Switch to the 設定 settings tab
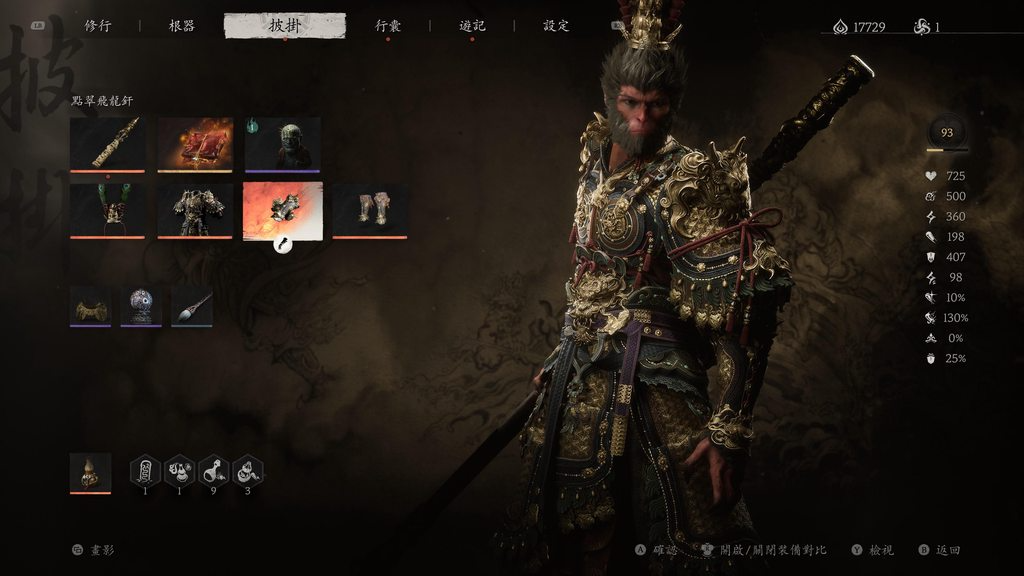The height and width of the screenshot is (576, 1024). click(x=556, y=26)
